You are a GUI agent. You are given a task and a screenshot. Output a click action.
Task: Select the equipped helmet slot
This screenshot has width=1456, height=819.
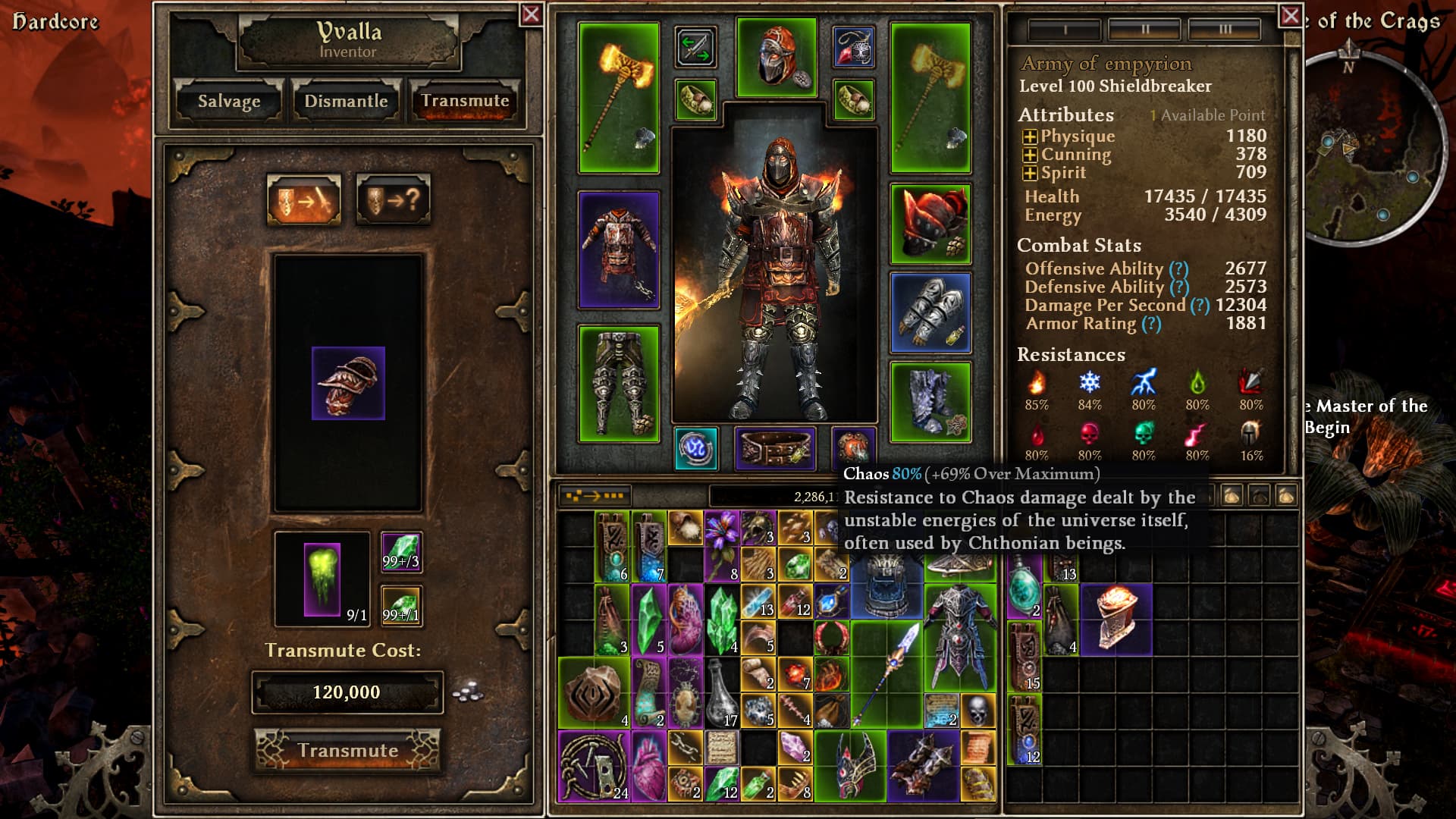[777, 58]
